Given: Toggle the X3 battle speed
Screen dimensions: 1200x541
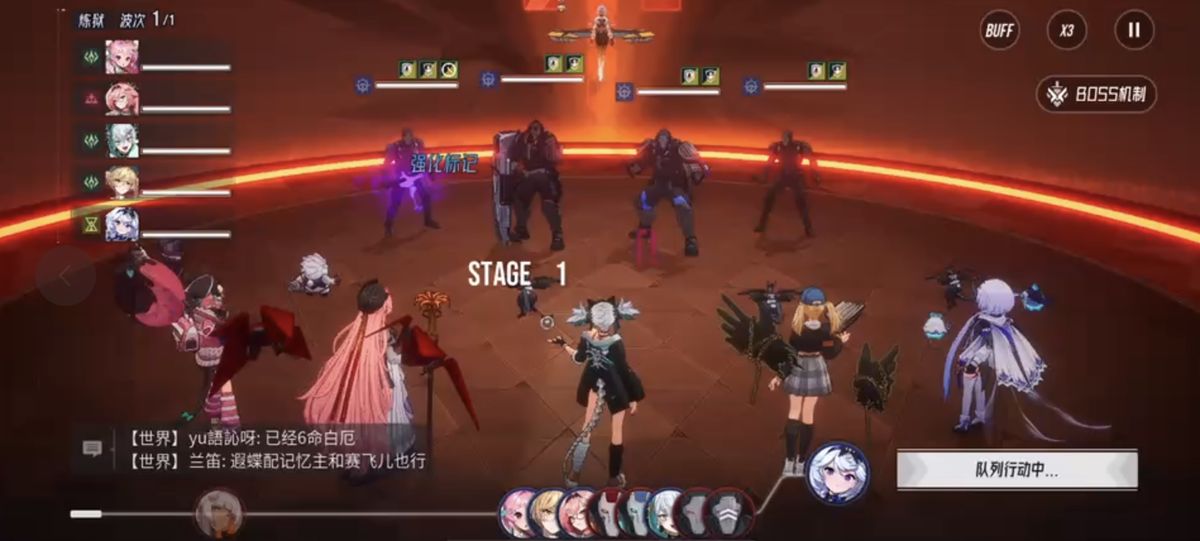Looking at the screenshot, I should [1067, 30].
